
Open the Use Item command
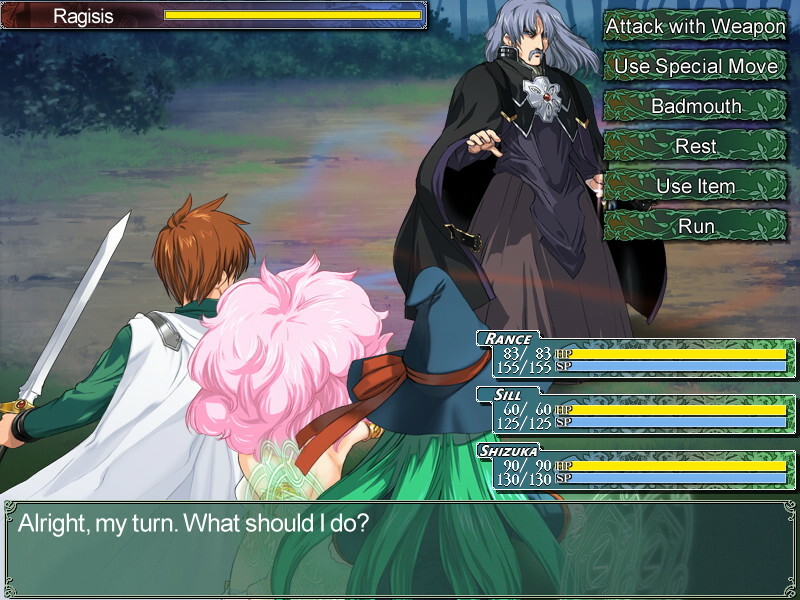696,186
